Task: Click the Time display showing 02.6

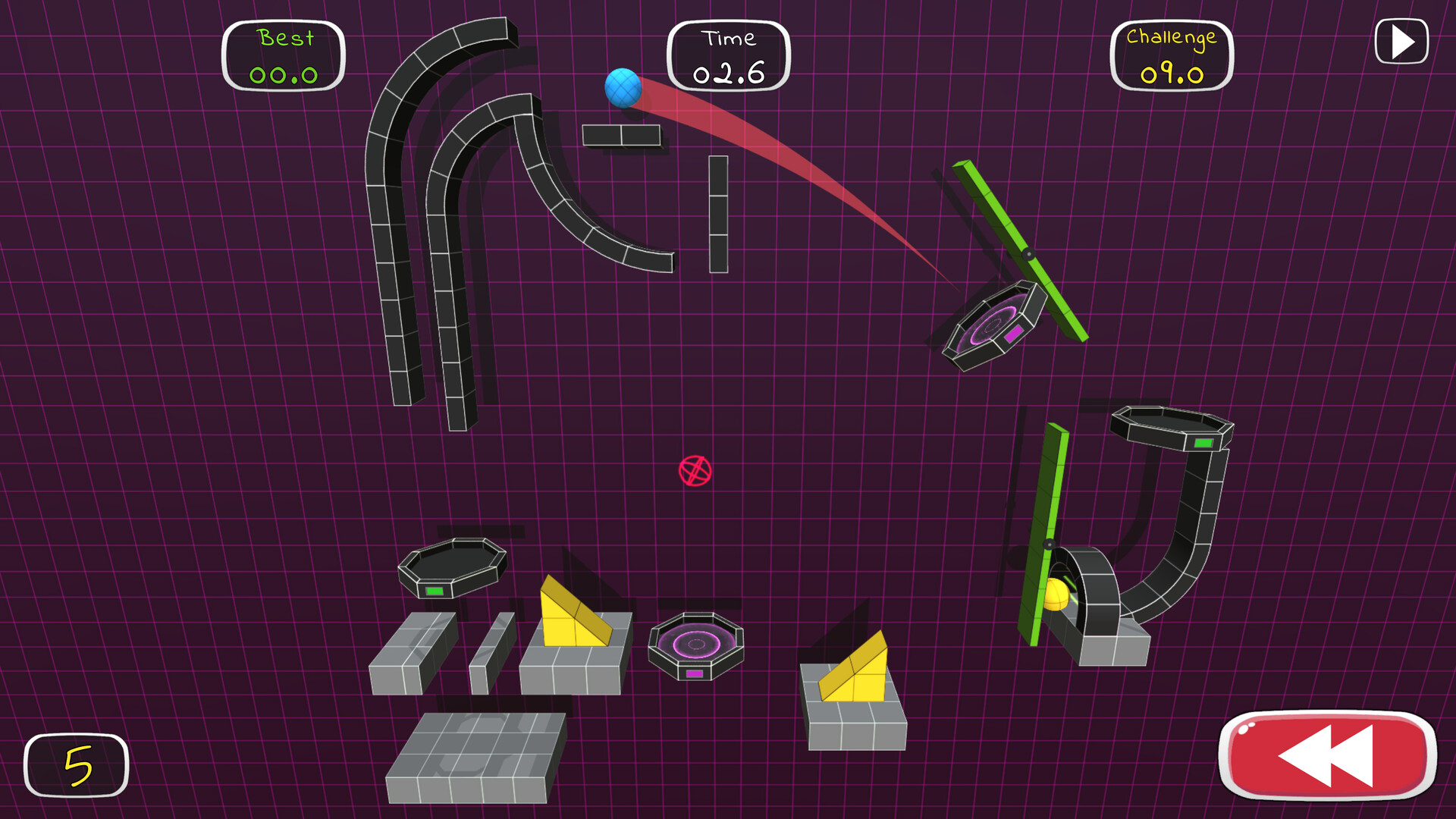Action: (730, 55)
